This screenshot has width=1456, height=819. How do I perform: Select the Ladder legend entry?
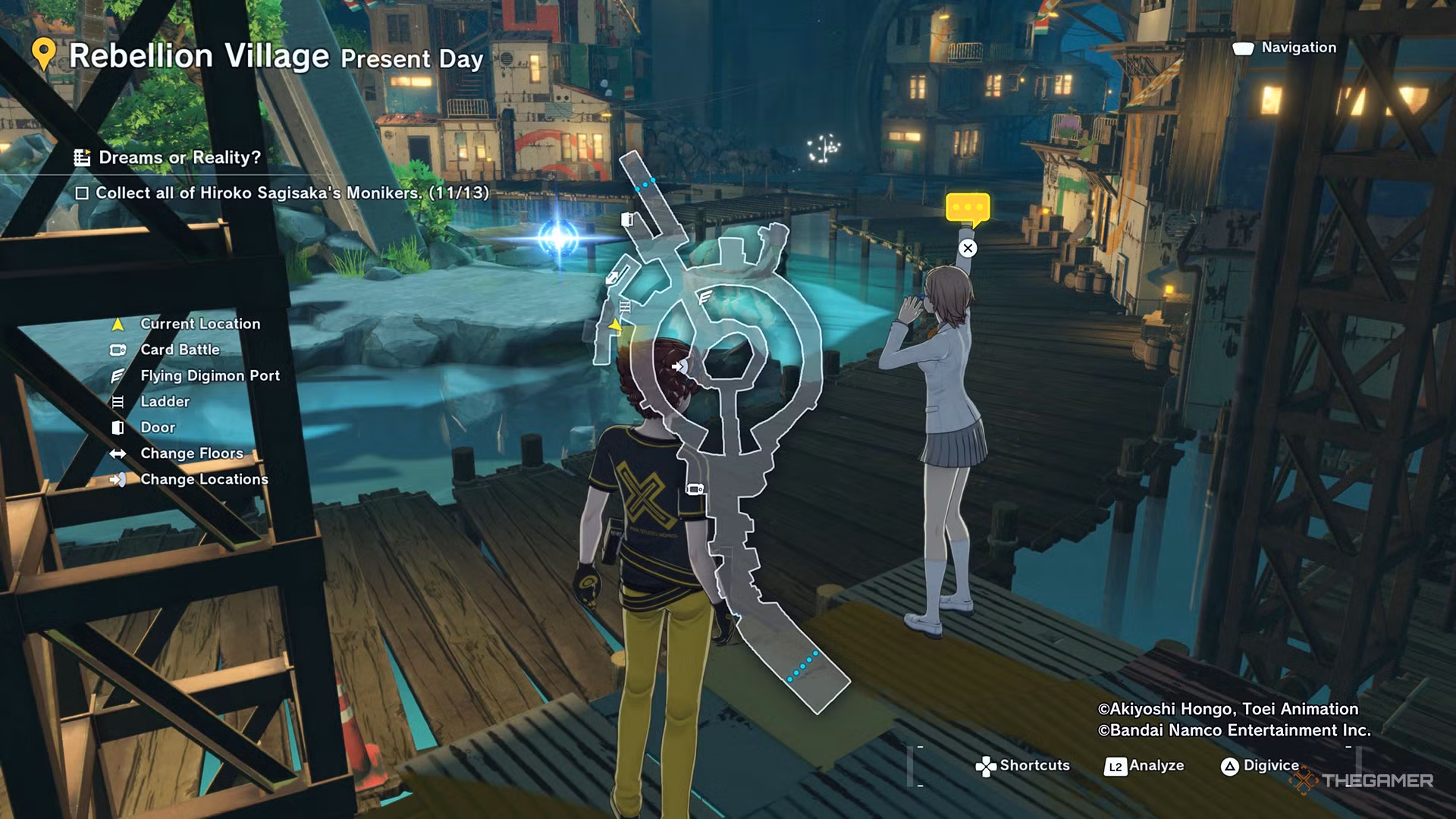pos(165,401)
